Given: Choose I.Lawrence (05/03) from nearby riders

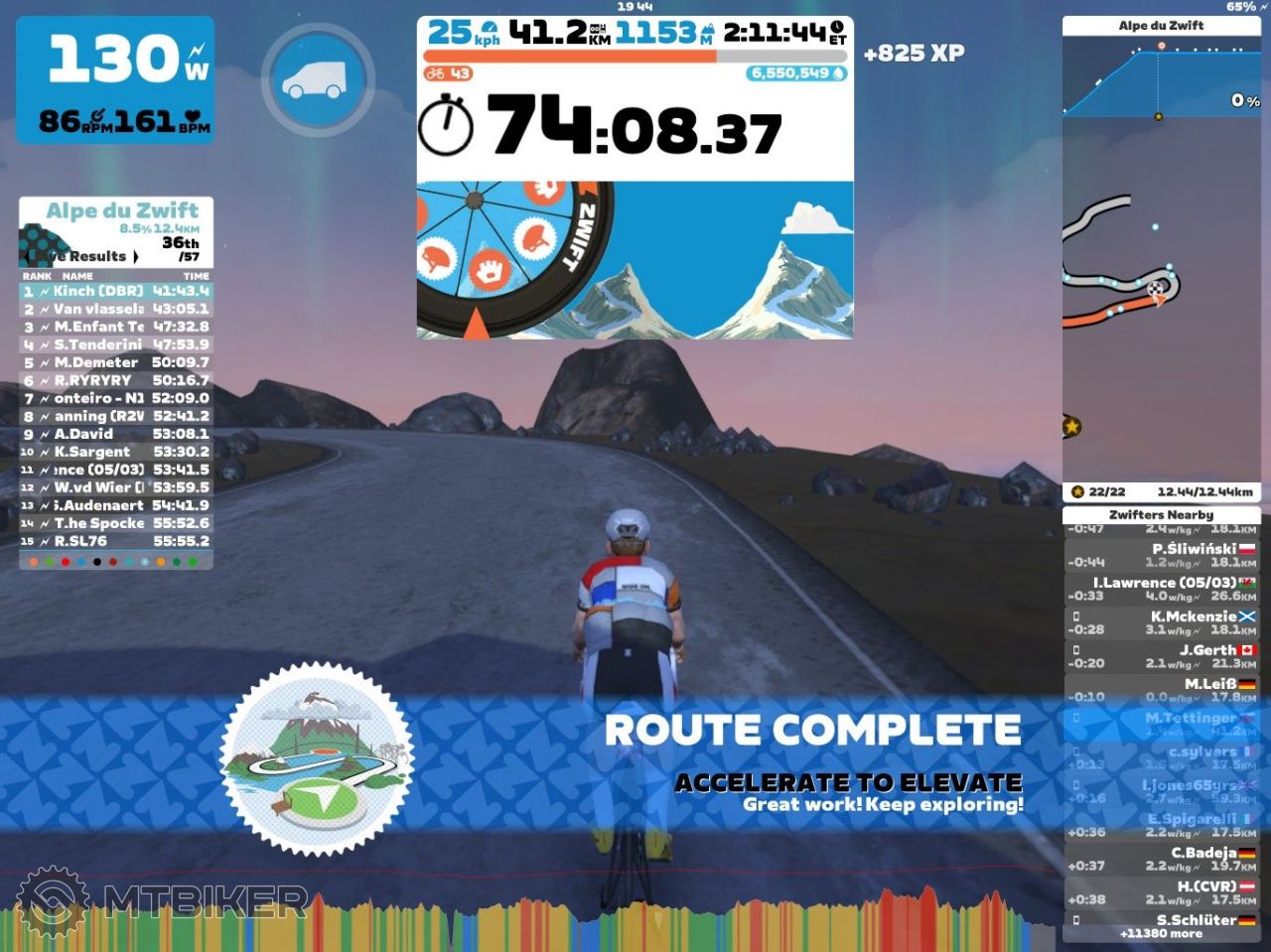Looking at the screenshot, I should [x=1161, y=589].
